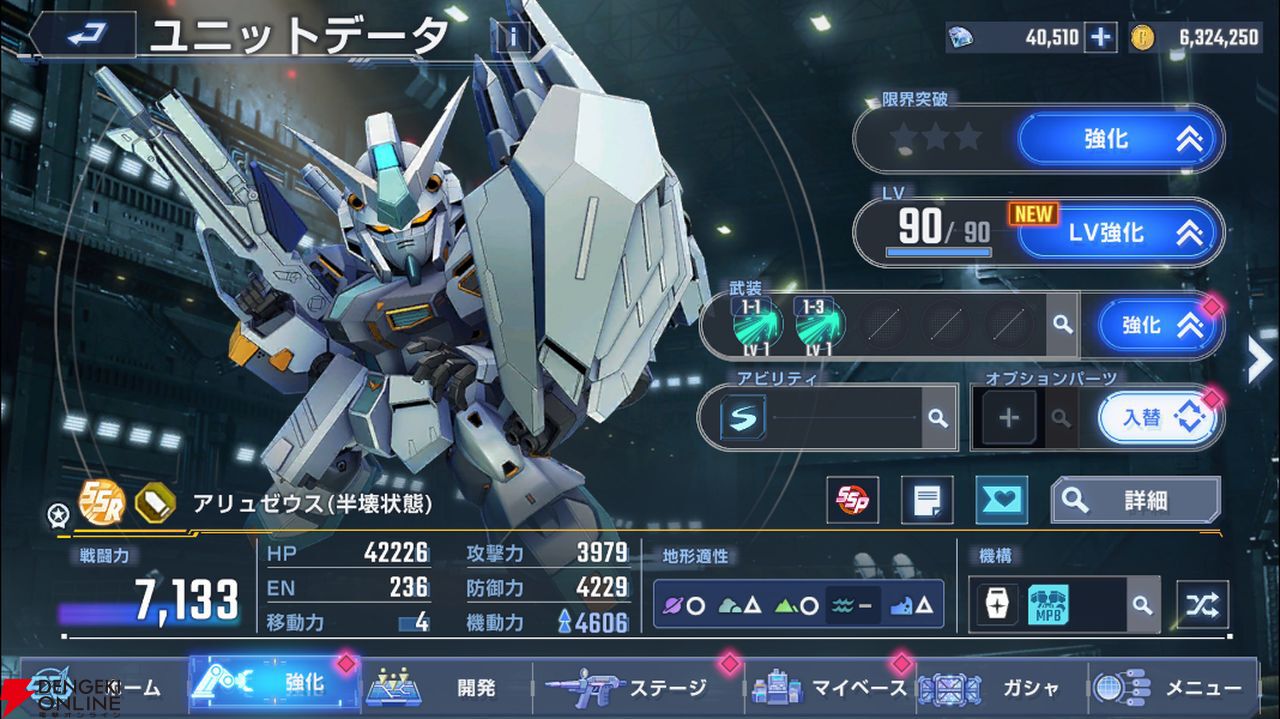1280x719 pixels.
Task: Go to the ガシャ gacha tab
Action: [x=1000, y=687]
